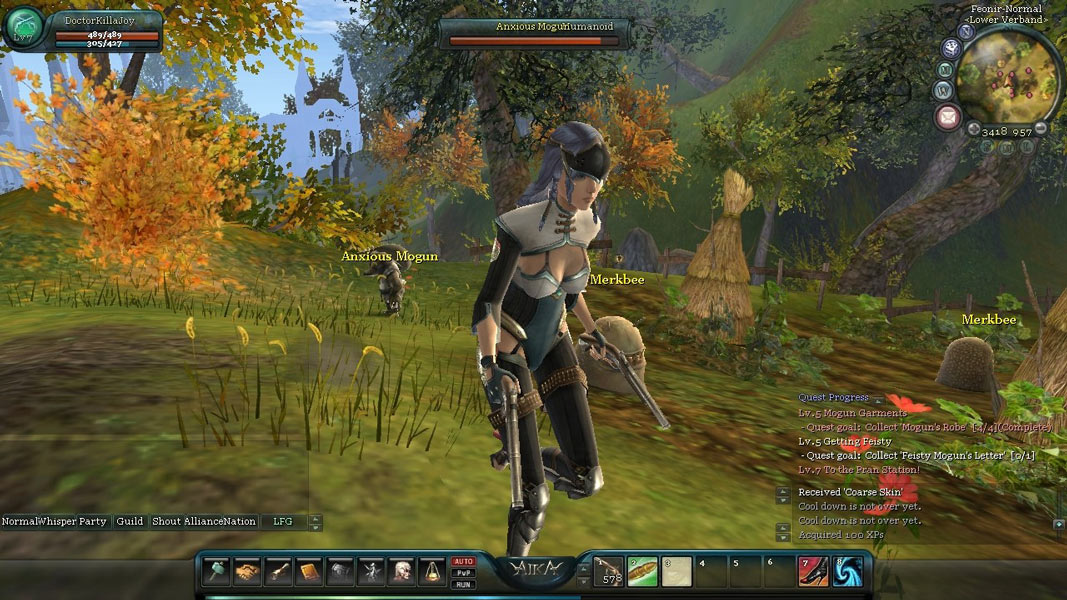Viewport: 1067px width, 600px height.
Task: Click the minimap's minus zoom button
Action: click(1041, 128)
